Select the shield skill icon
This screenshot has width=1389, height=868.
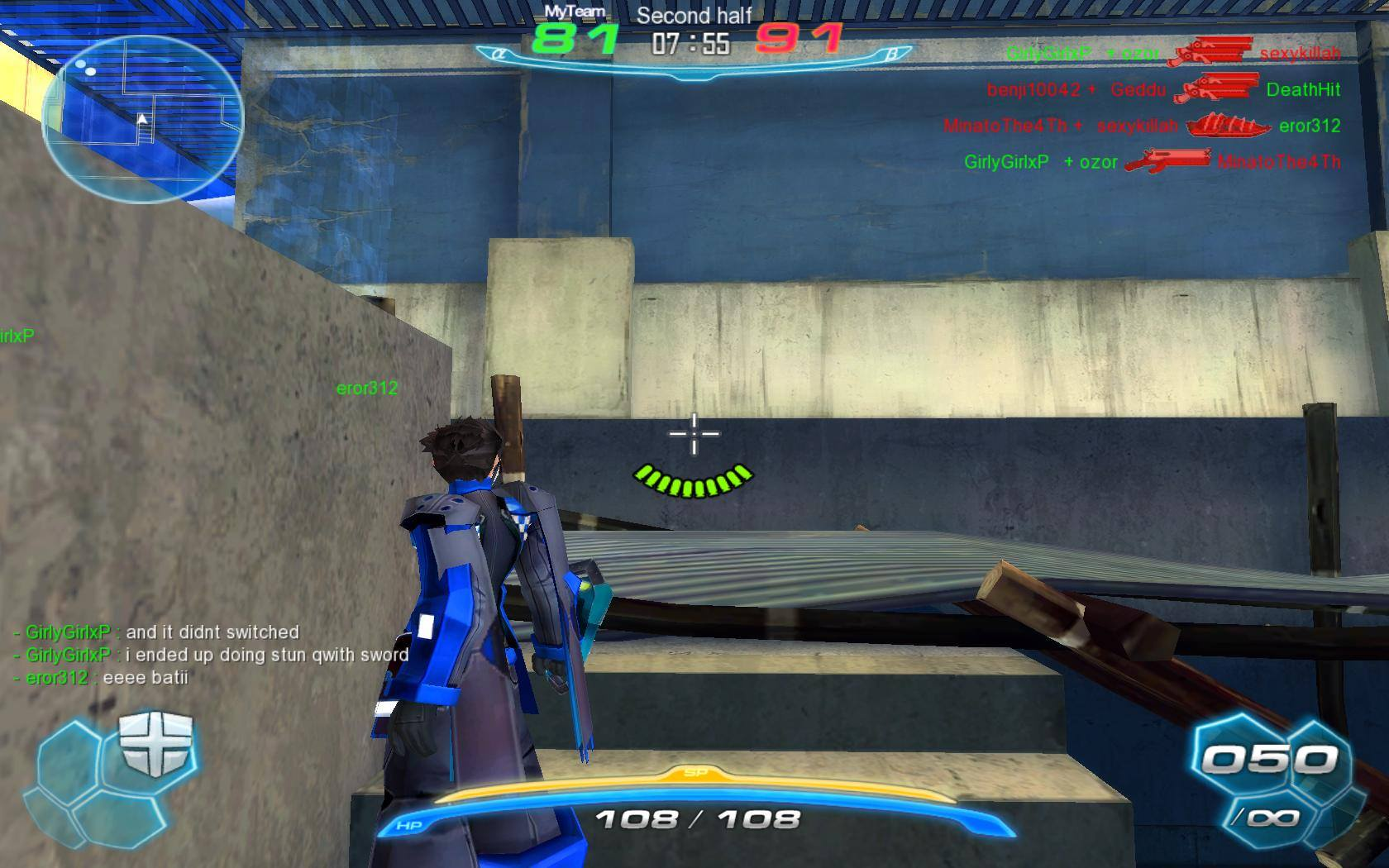click(155, 743)
